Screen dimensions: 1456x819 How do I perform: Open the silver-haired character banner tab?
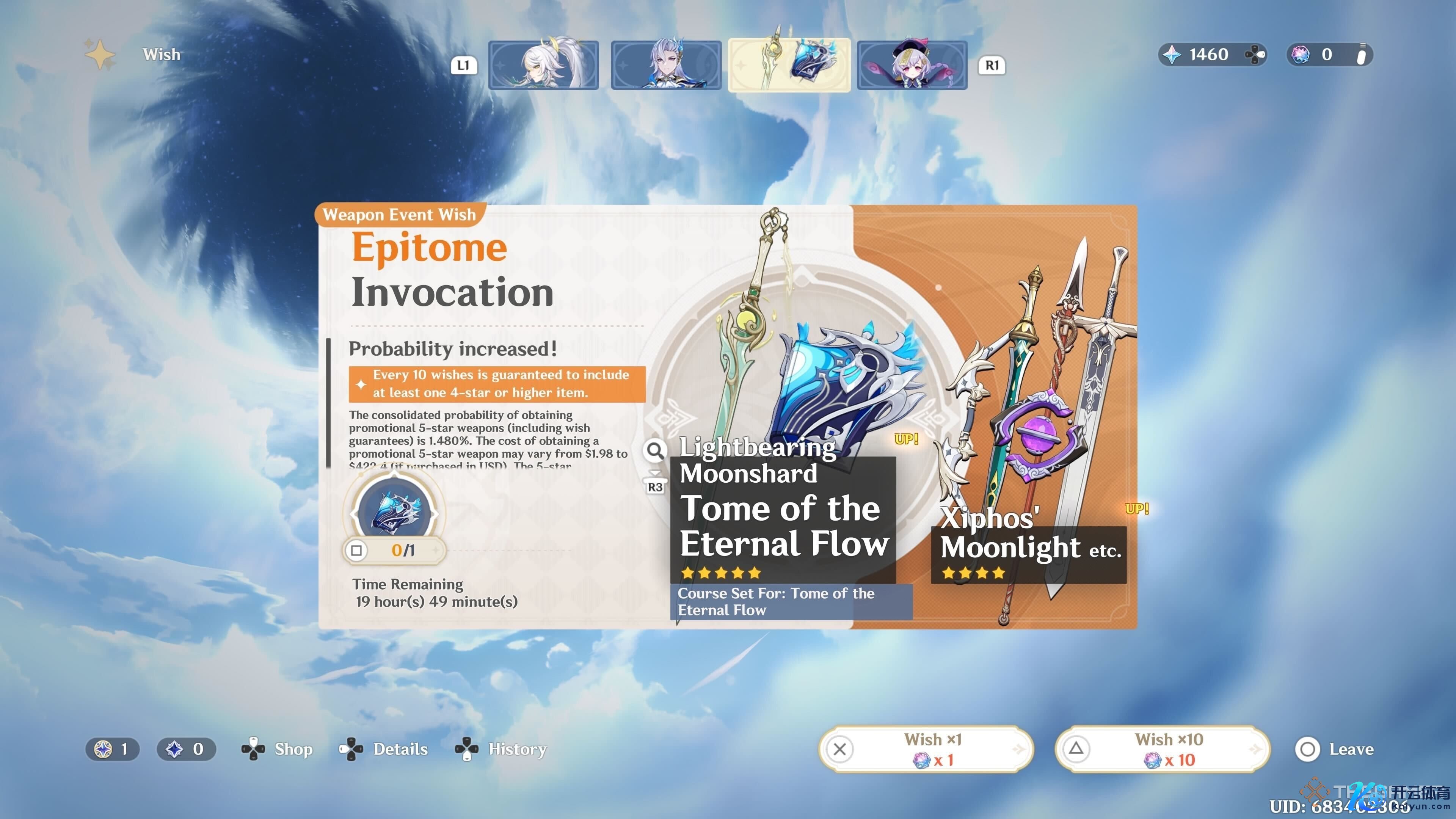pyautogui.click(x=666, y=65)
